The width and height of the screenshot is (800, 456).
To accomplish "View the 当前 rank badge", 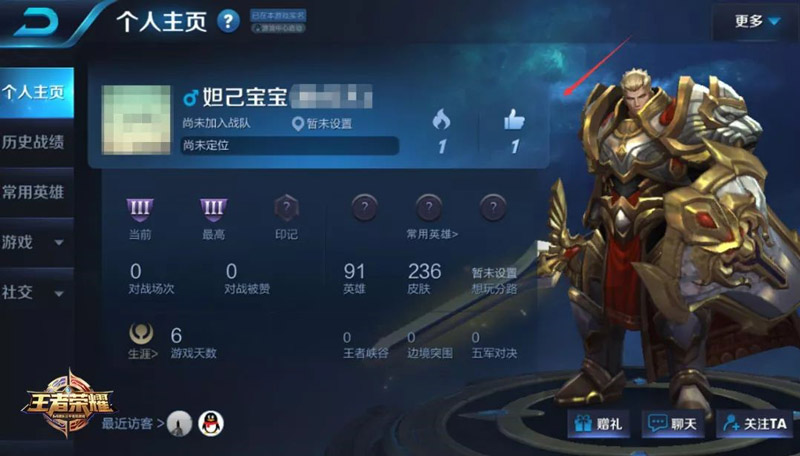I will (x=140, y=209).
